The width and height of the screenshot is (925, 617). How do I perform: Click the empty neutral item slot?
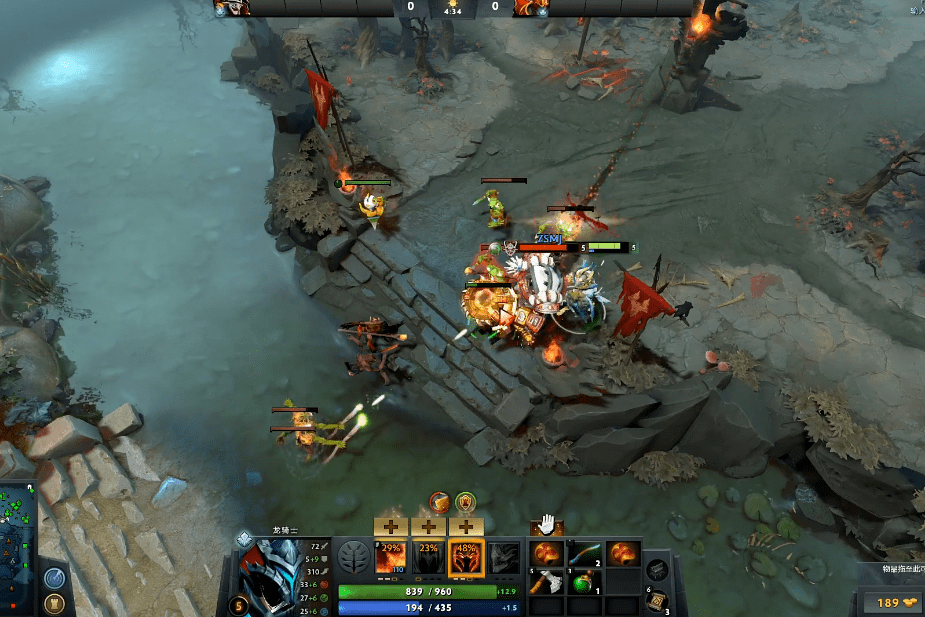(657, 570)
